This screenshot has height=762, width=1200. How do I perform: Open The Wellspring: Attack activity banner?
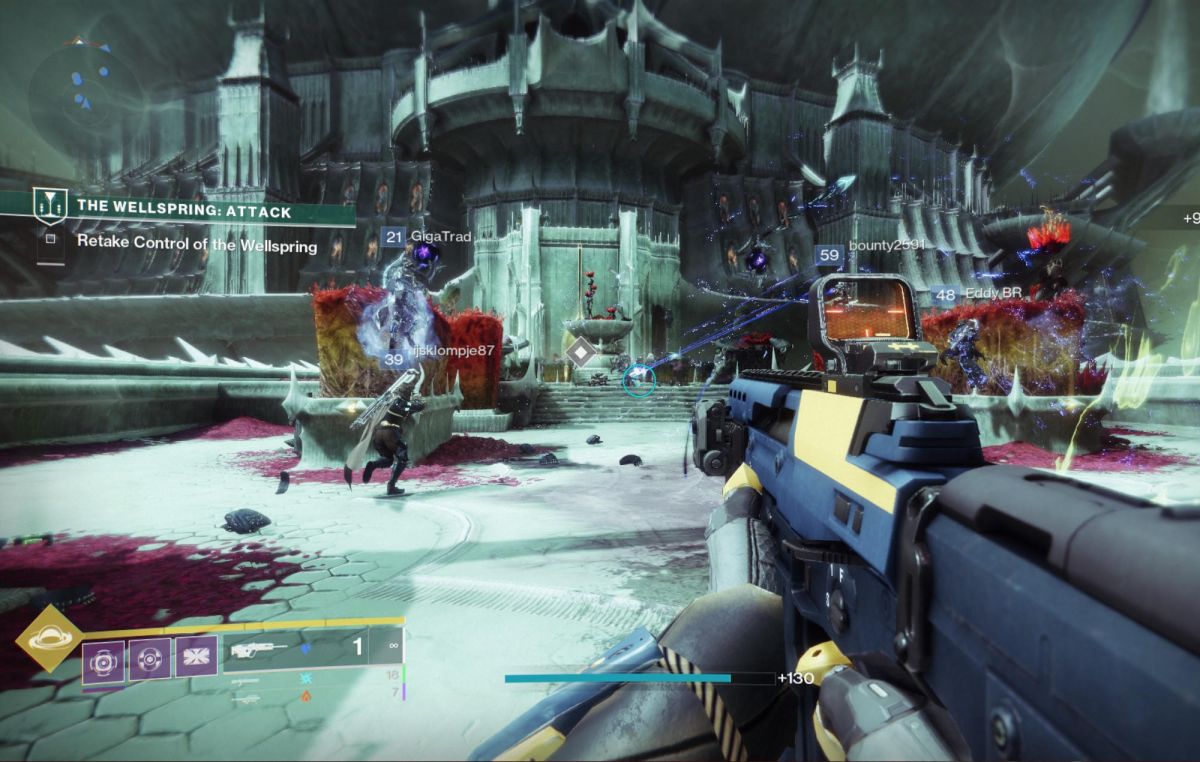[x=180, y=212]
